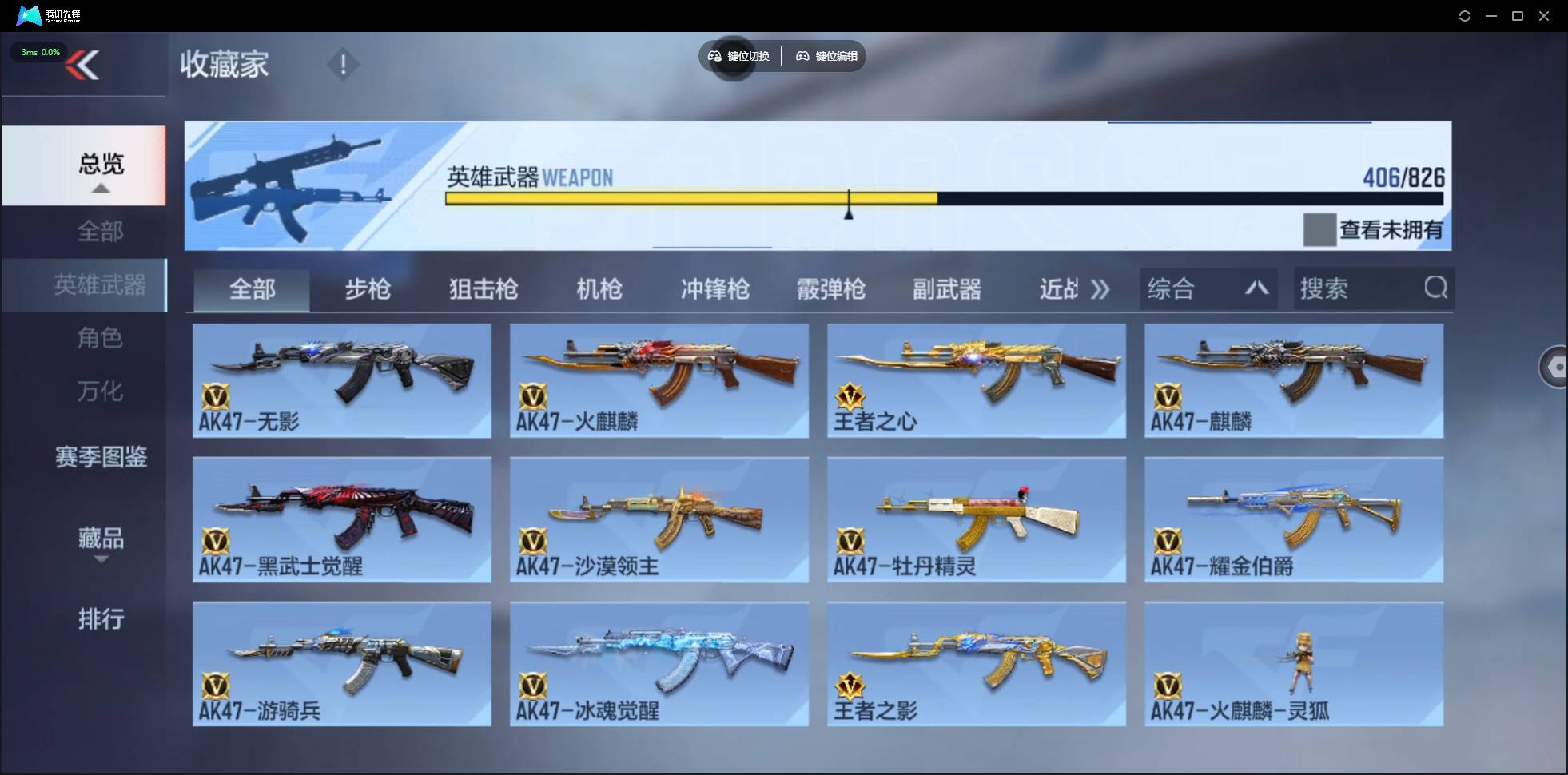Expand more weapon categories via the double-arrow
Screen dimensions: 1568x775
(1101, 289)
